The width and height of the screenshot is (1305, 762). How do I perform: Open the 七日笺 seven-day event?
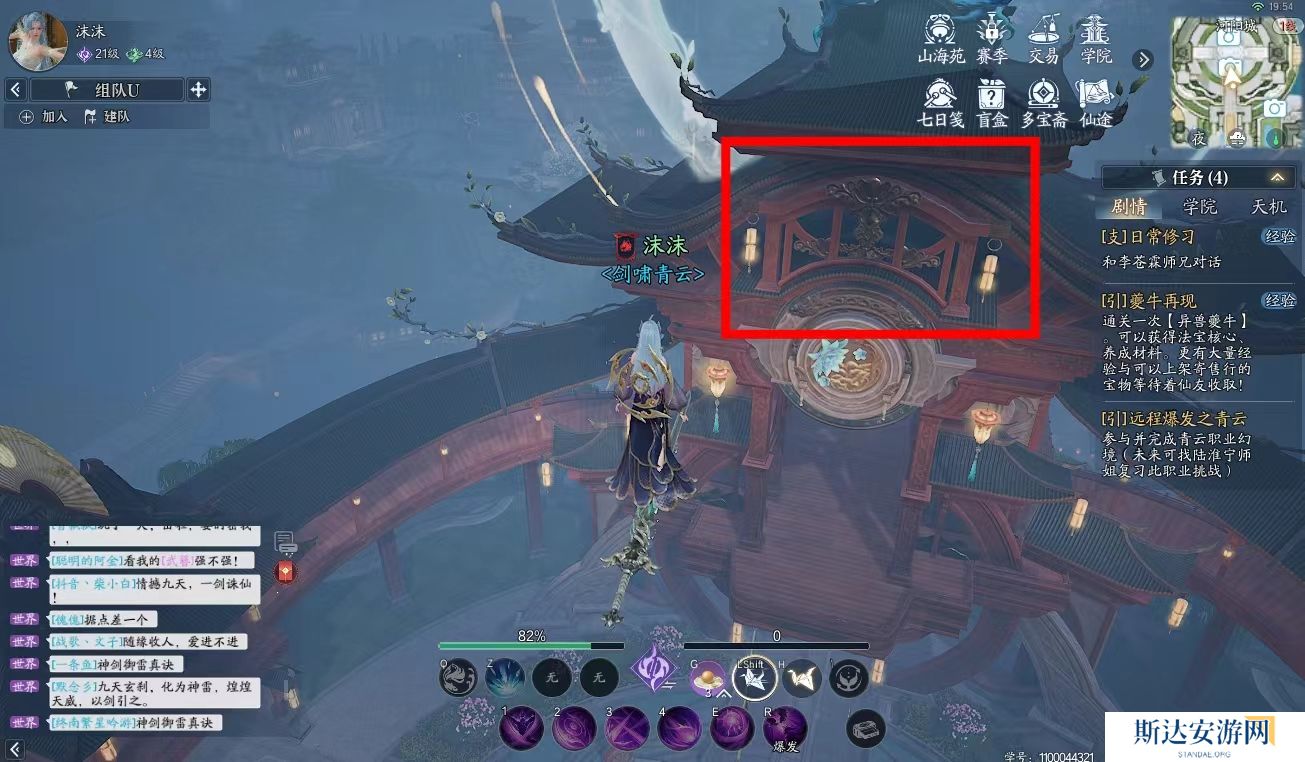click(940, 103)
